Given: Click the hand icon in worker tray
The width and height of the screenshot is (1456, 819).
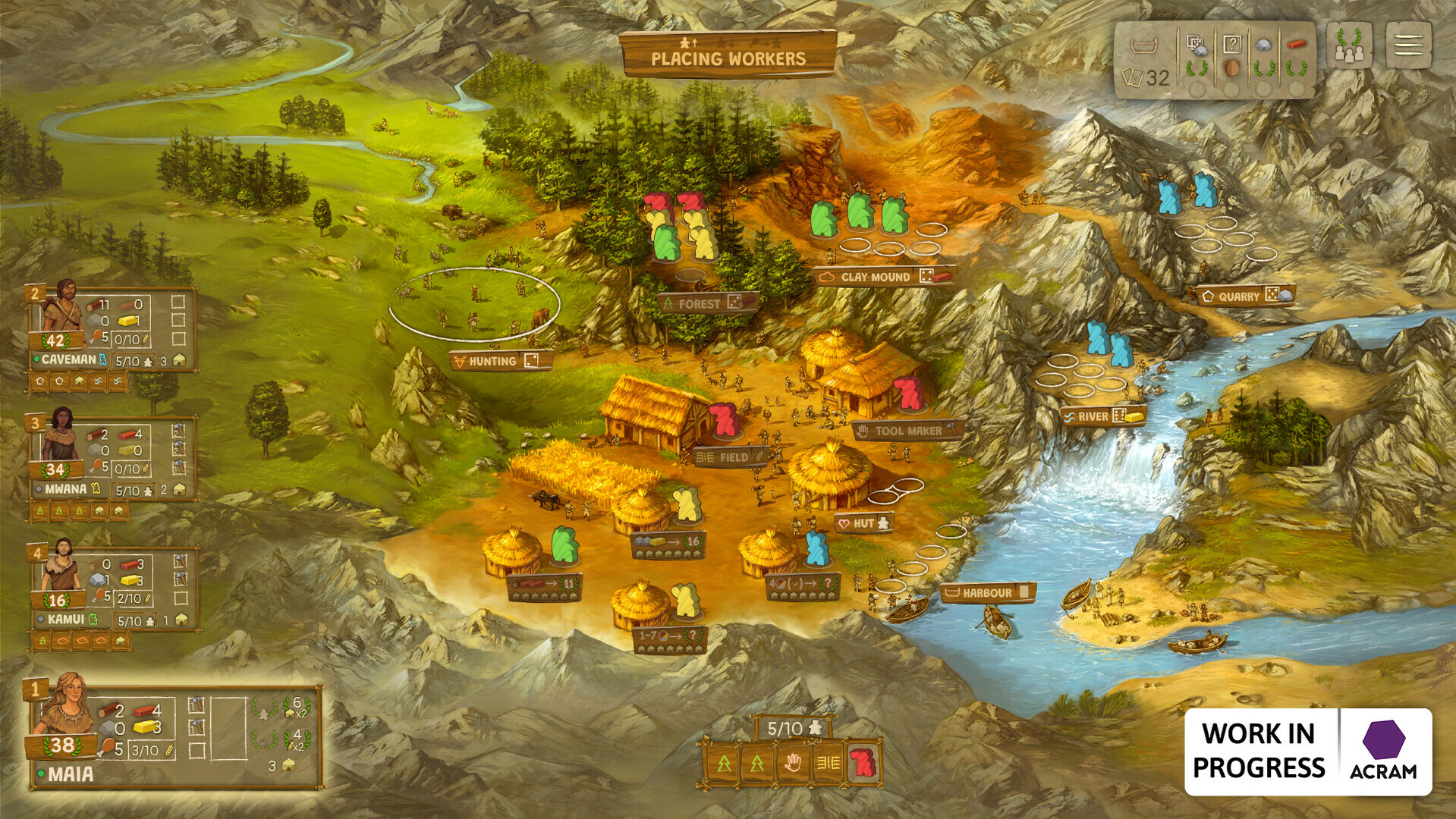Looking at the screenshot, I should click(x=792, y=763).
